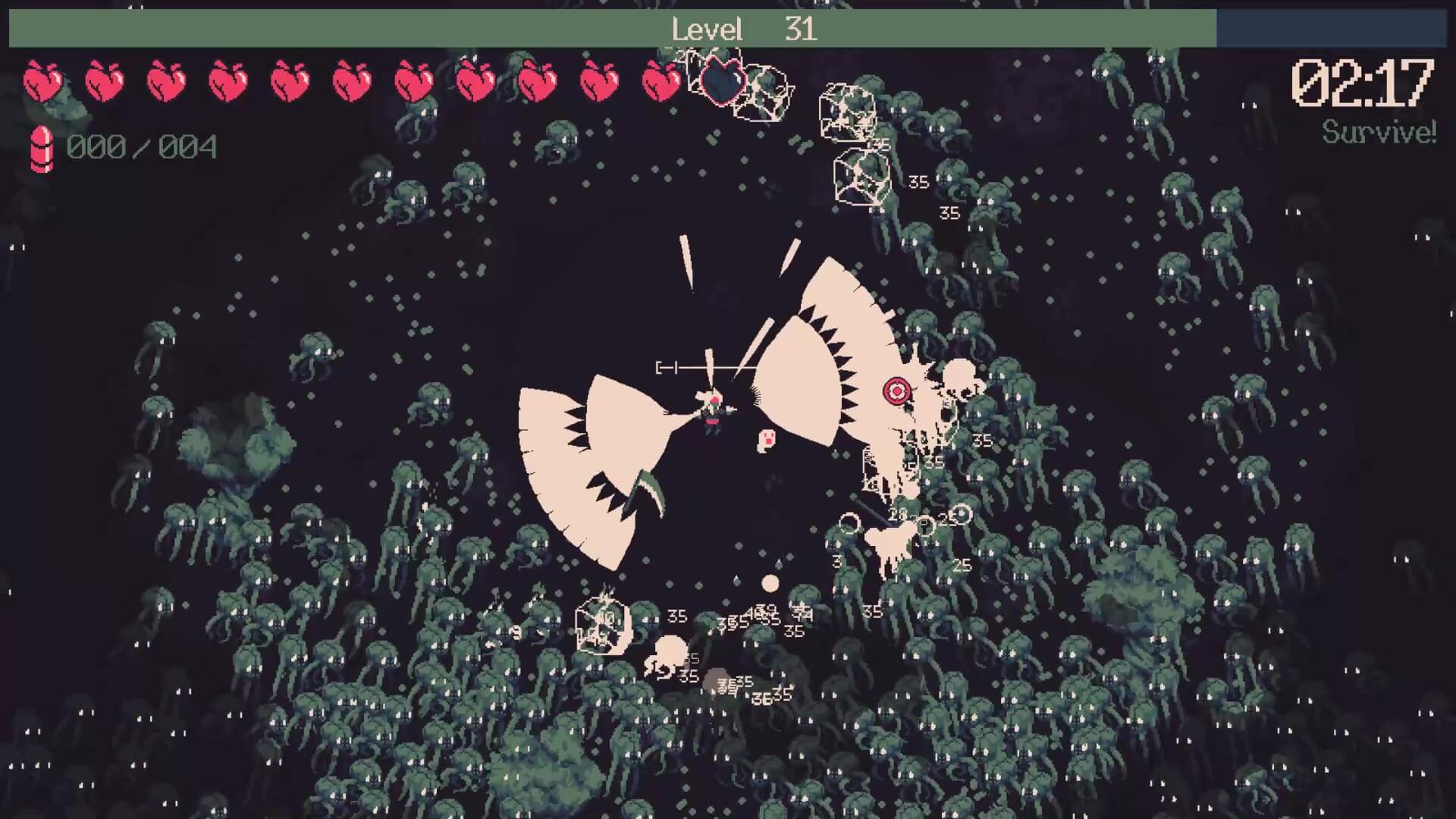Image resolution: width=1456 pixels, height=819 pixels.
Task: Select the red target reticle crosshair
Action: 896,392
